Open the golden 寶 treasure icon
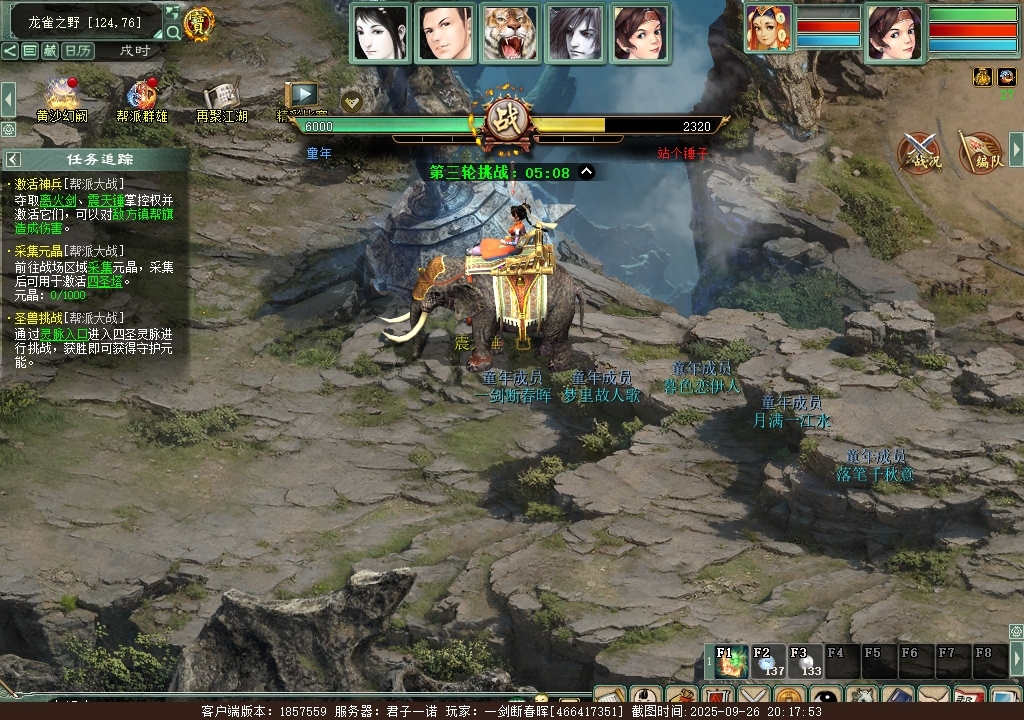The image size is (1024, 720). 199,23
